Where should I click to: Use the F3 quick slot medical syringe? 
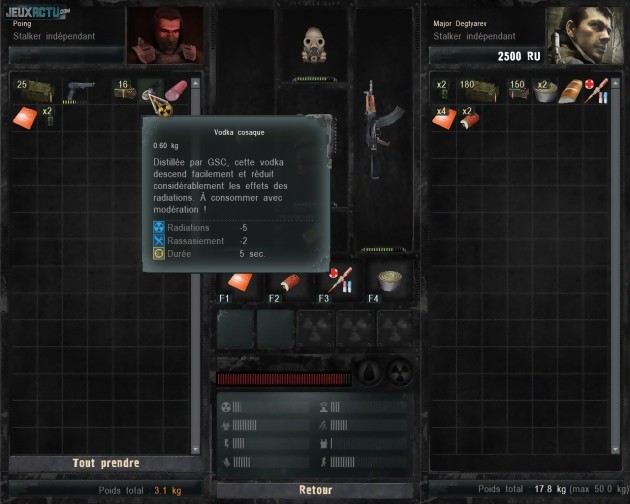click(334, 280)
